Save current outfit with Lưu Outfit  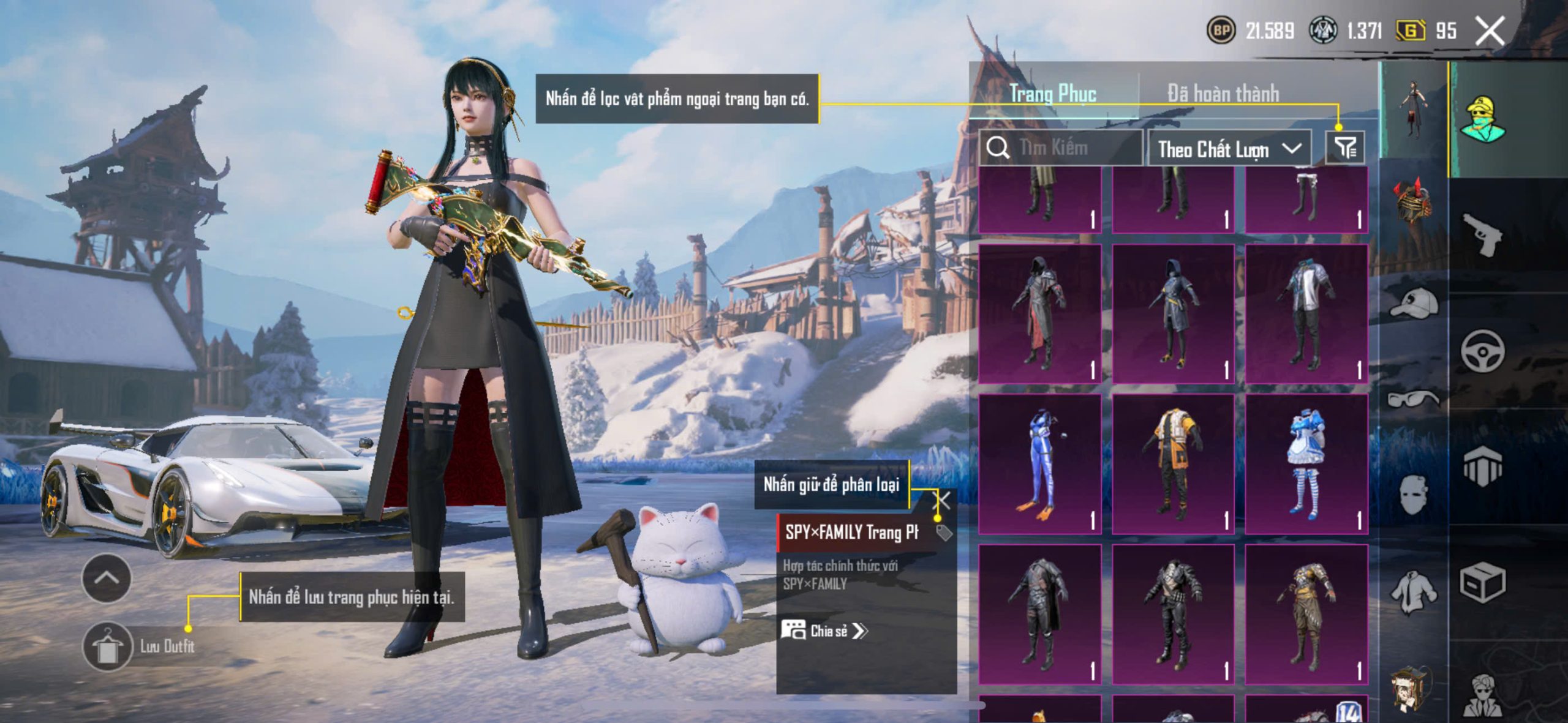[x=108, y=646]
